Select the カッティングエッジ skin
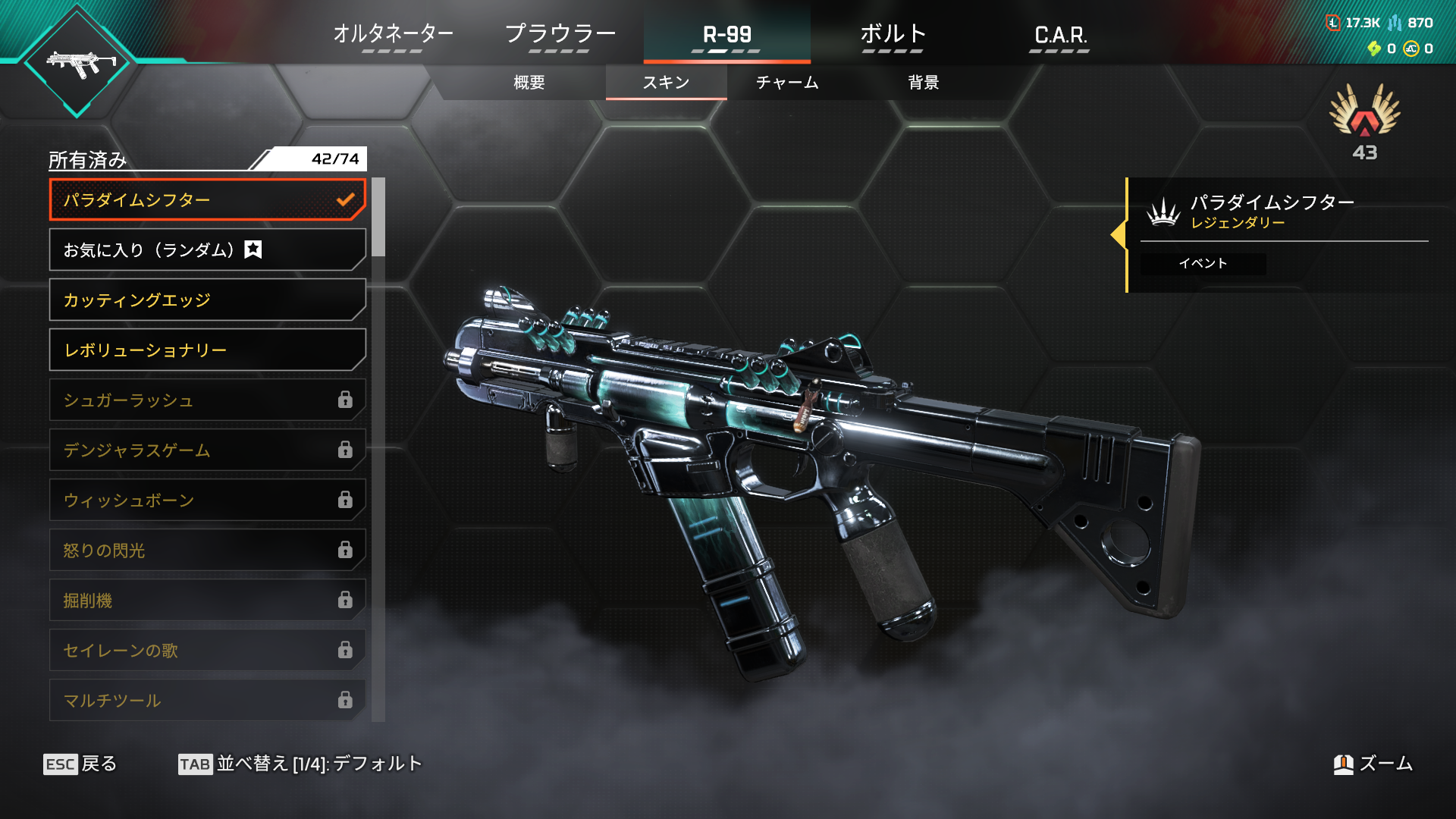Screen dimensions: 1456x819 (206, 300)
